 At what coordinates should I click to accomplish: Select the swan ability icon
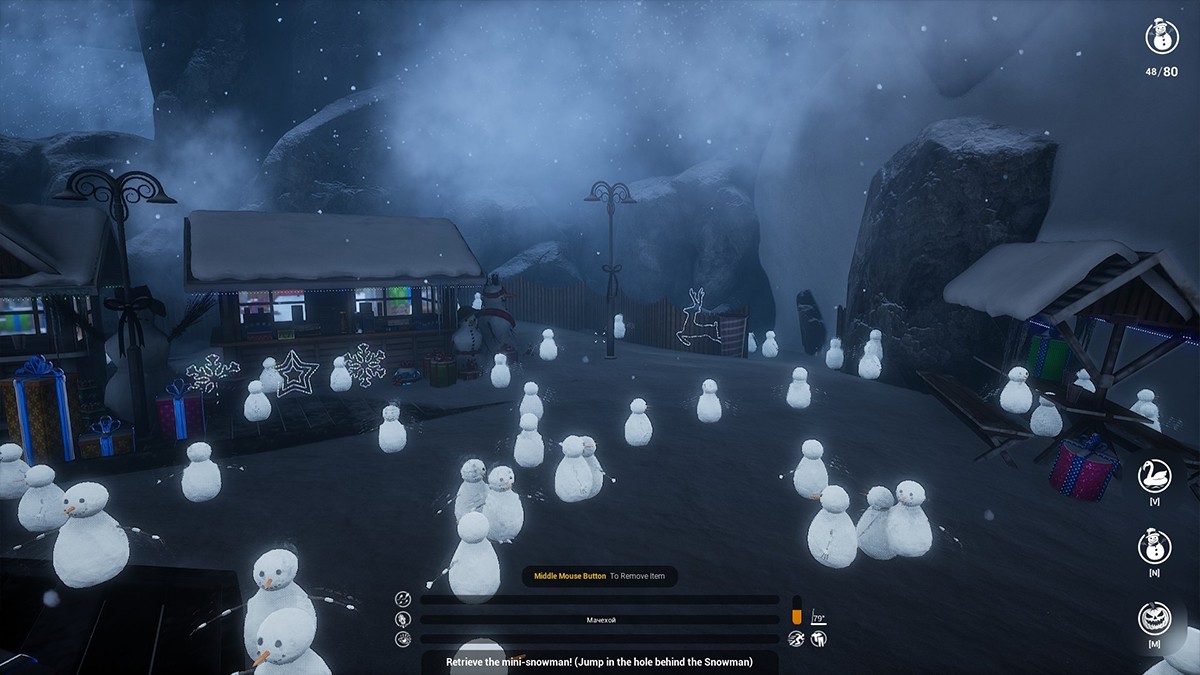point(1155,476)
